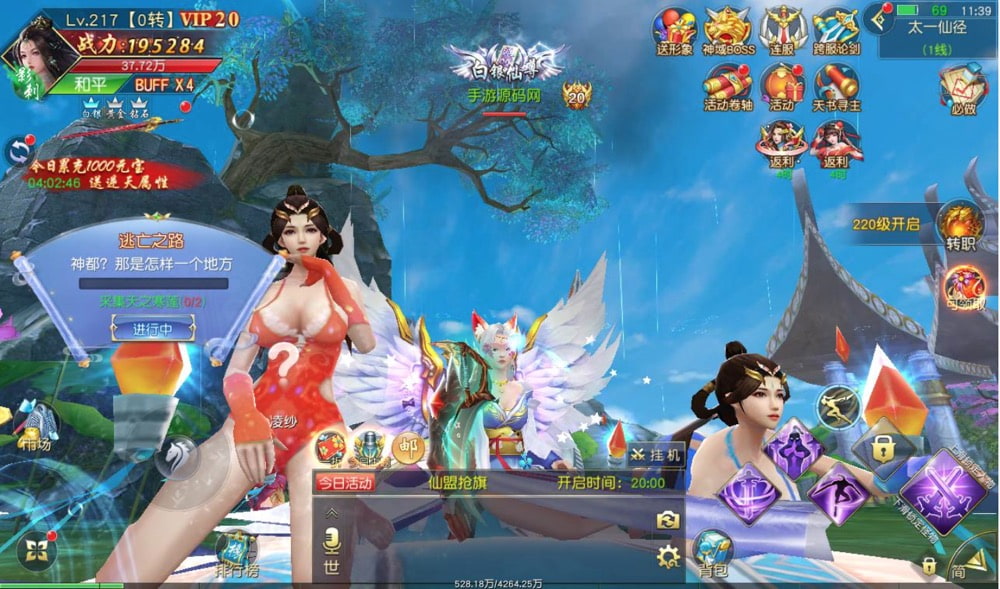Viewport: 1000px width, 589px height.
Task: Open the 活动 lantern events icon
Action: pyautogui.click(x=782, y=87)
